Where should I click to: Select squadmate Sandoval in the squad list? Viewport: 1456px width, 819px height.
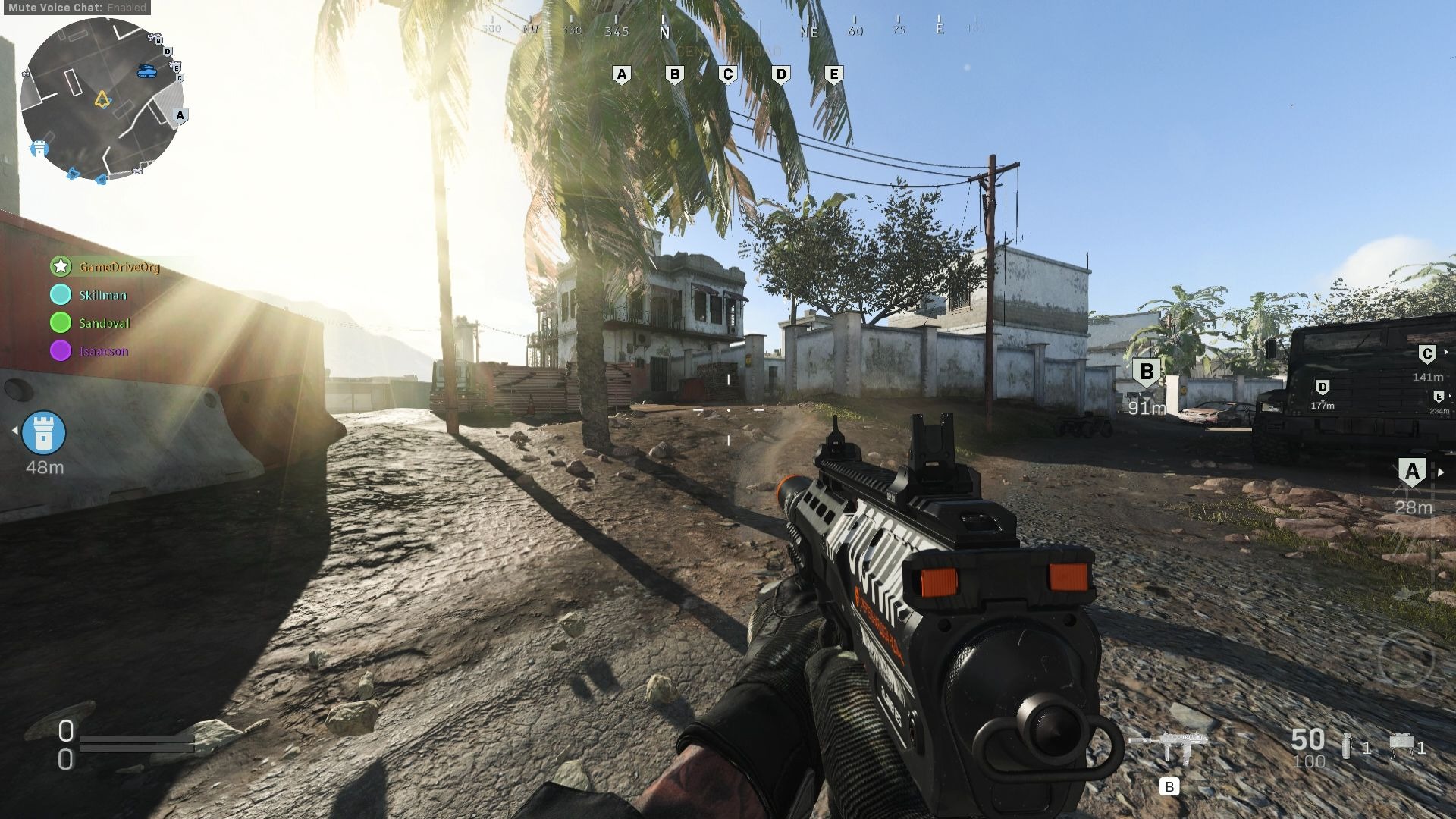tap(104, 323)
